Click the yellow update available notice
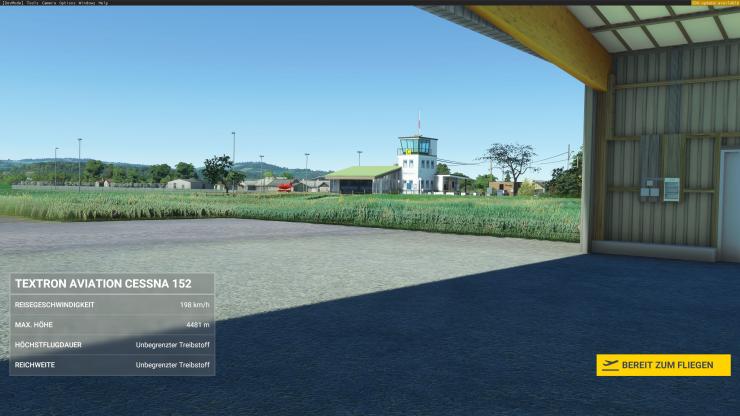The width and height of the screenshot is (740, 416). 714,3
